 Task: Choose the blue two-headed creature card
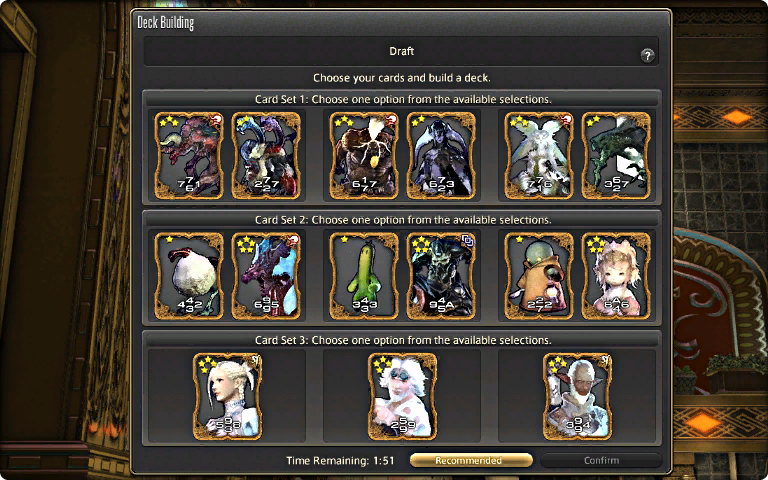click(266, 154)
